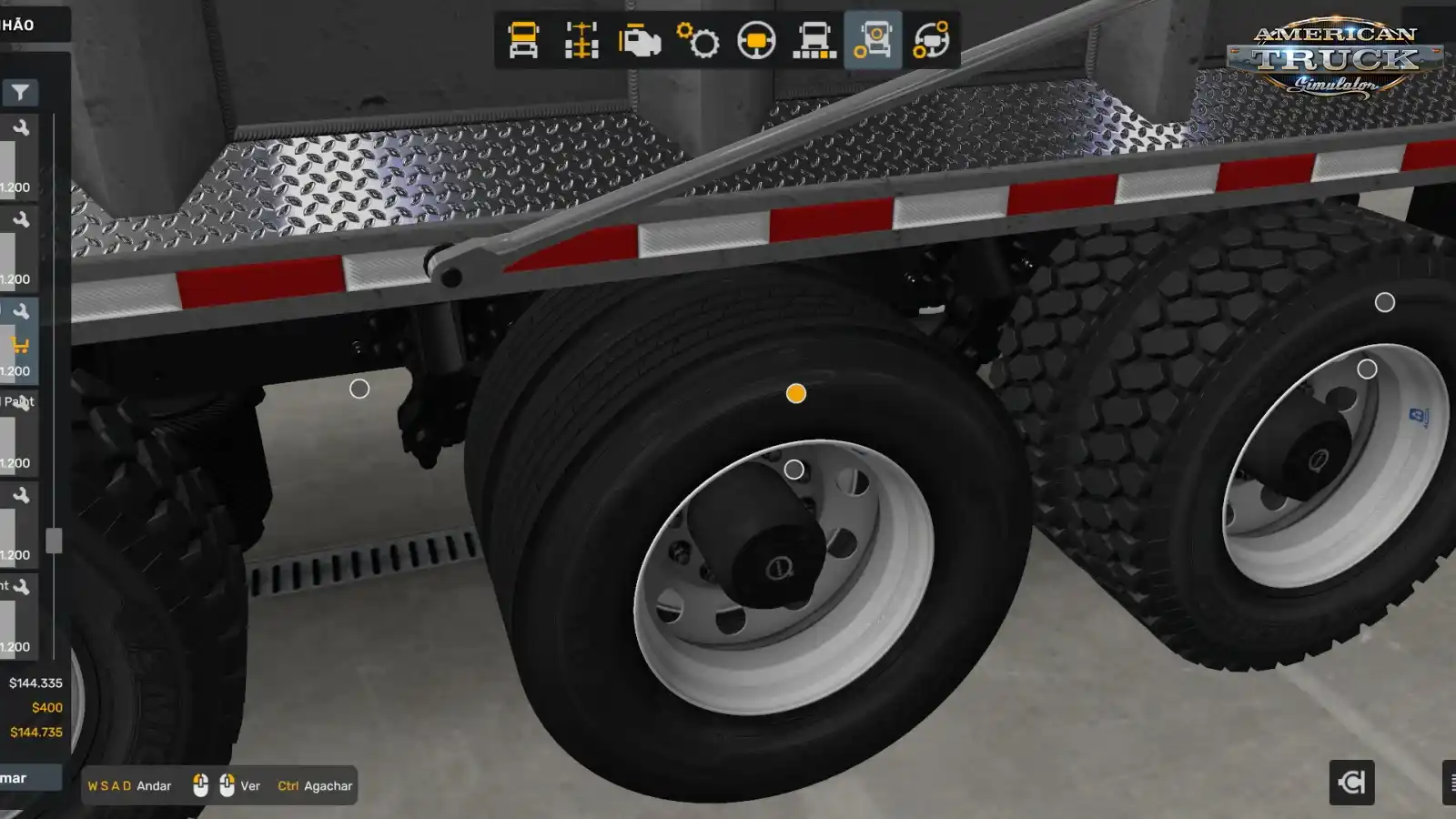Select the chassis axle layout category
The image size is (1456, 819).
coord(581,41)
